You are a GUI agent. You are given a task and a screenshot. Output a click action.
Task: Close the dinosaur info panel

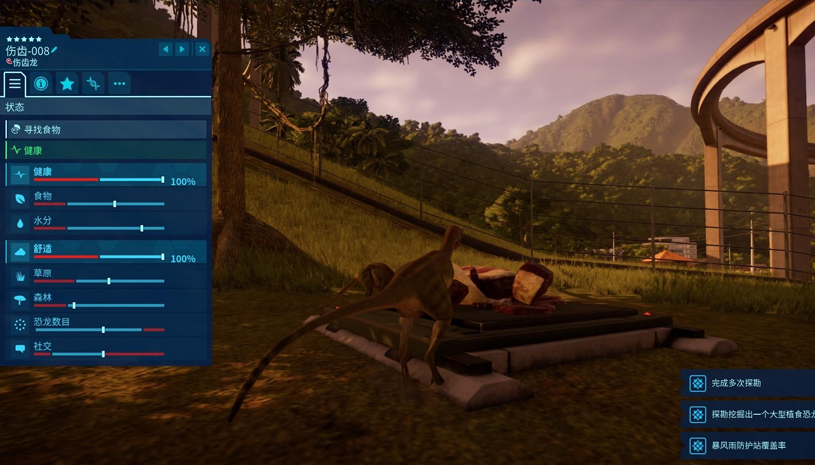(202, 49)
